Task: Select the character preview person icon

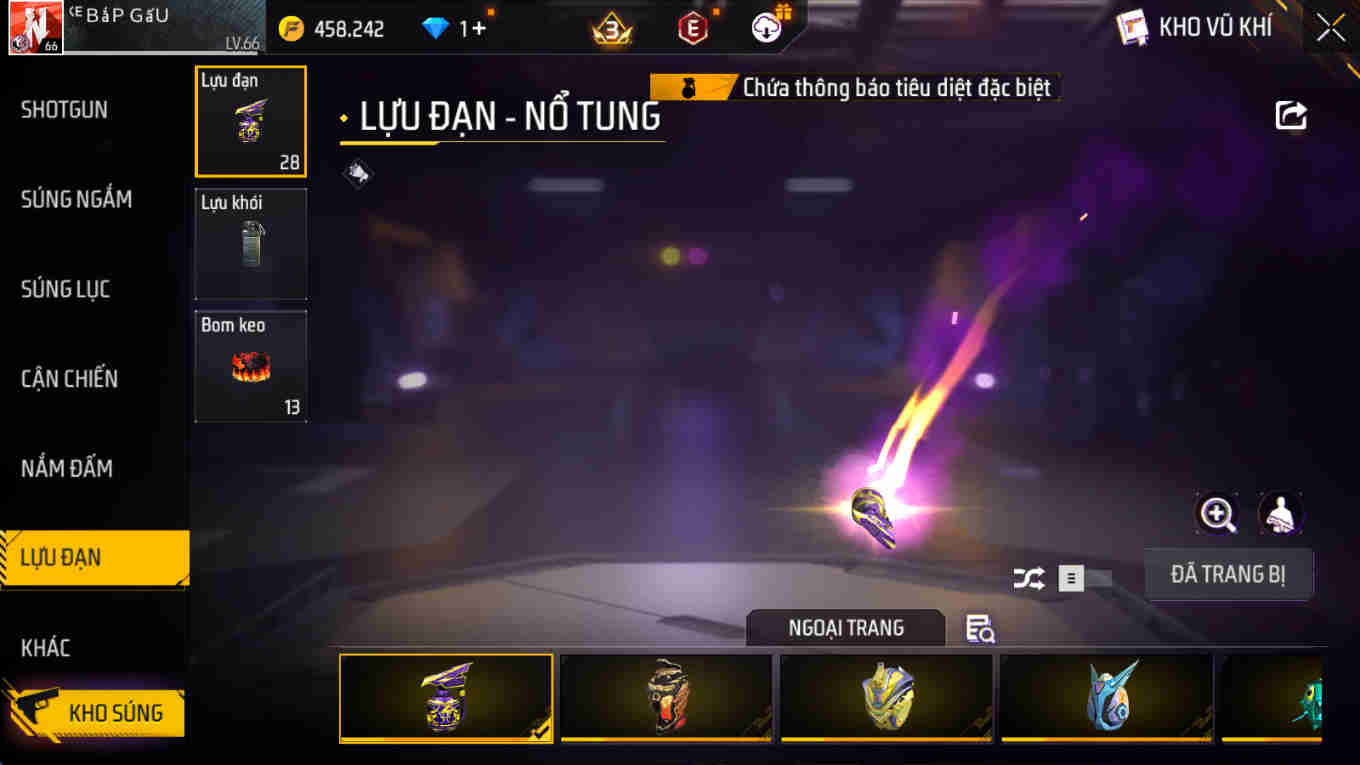Action: [x=1280, y=514]
